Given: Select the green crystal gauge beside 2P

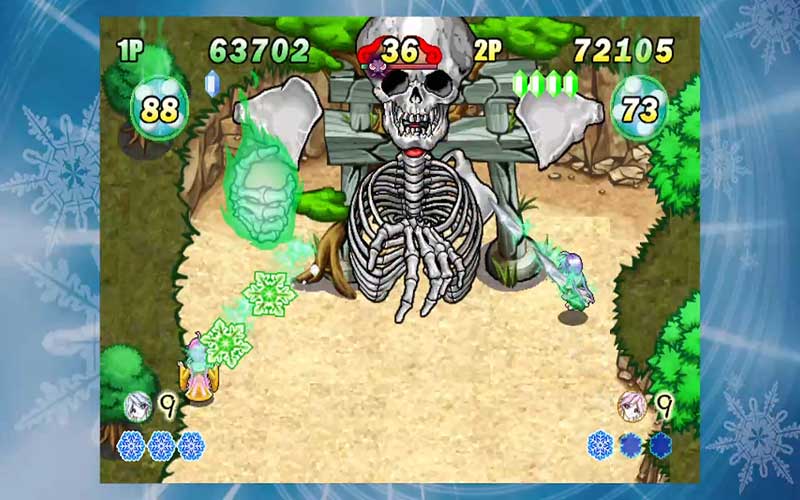Looking at the screenshot, I should coord(545,83).
